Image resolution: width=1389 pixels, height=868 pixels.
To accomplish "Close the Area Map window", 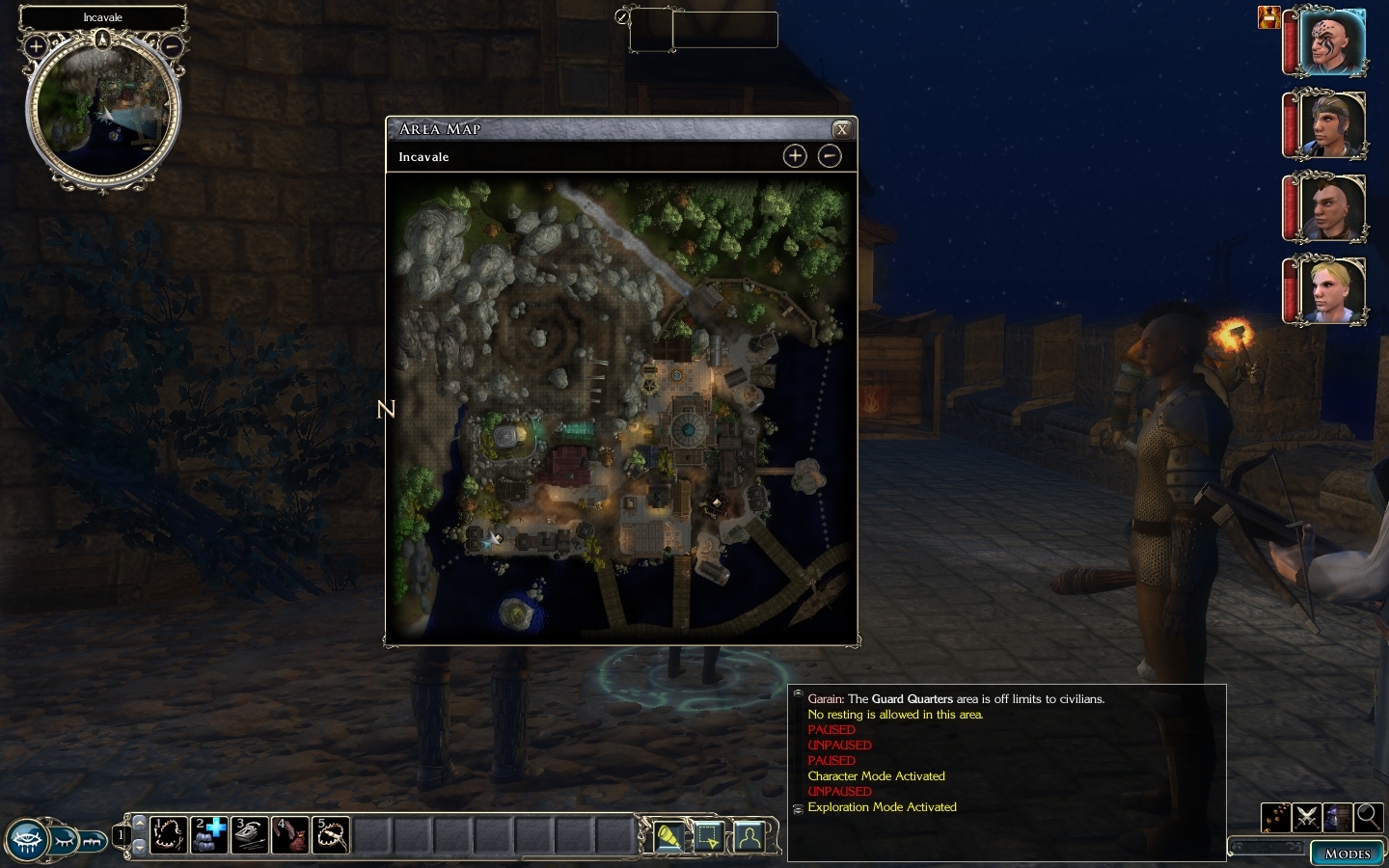I will 841,129.
